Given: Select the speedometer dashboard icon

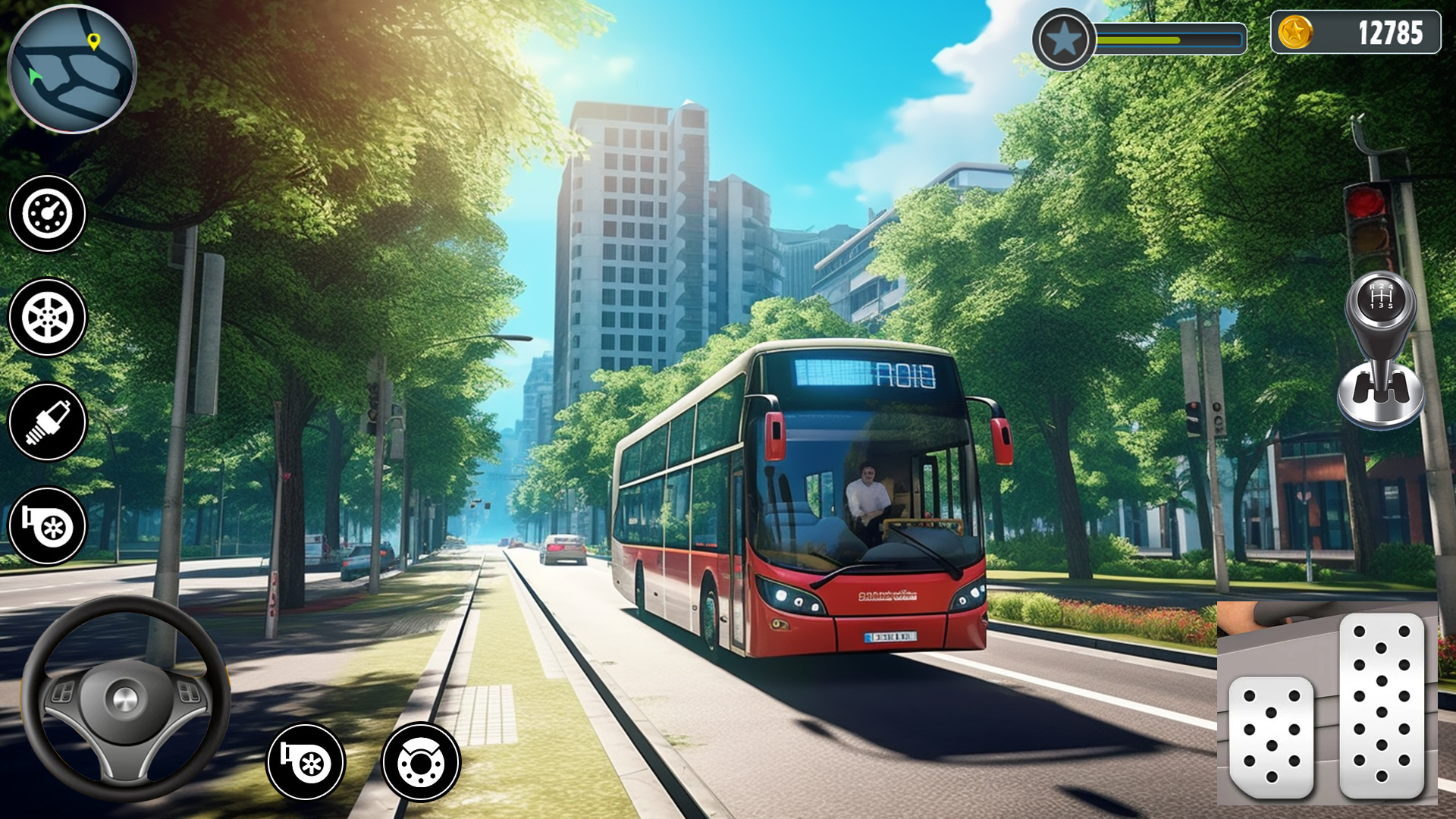Looking at the screenshot, I should (47, 213).
